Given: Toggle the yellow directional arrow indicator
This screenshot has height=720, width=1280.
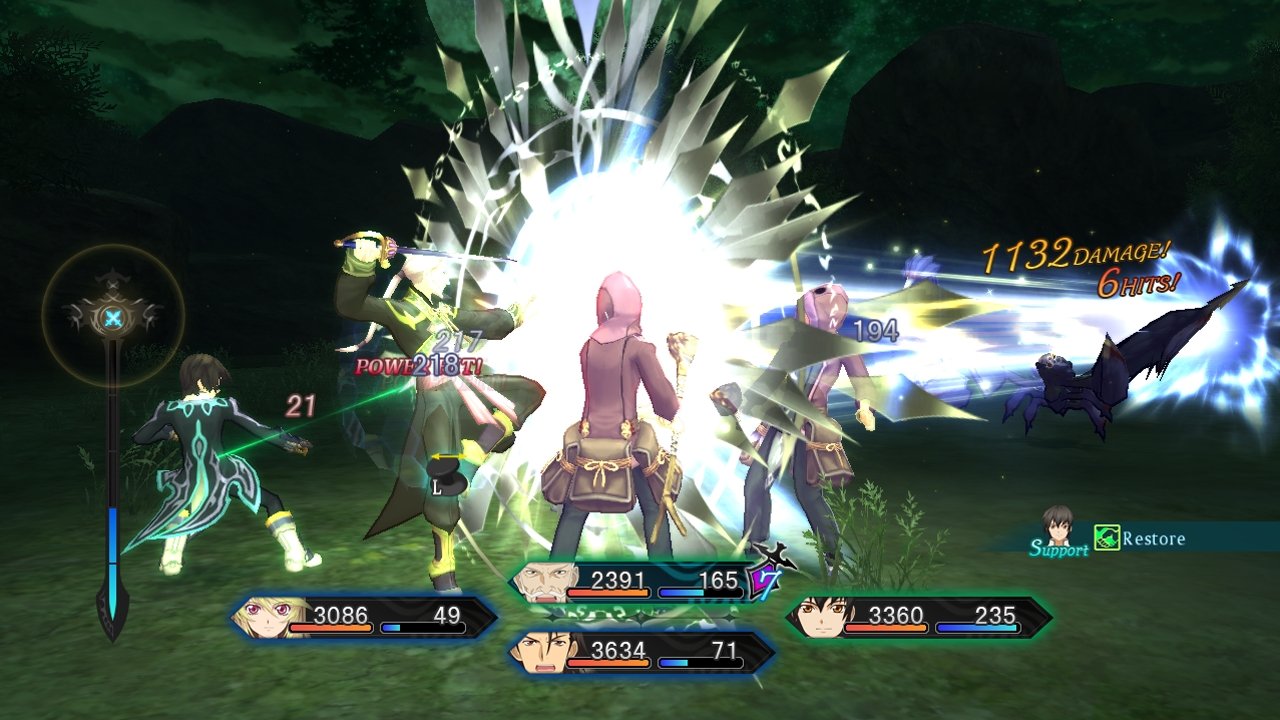Looking at the screenshot, I should coord(447,455).
